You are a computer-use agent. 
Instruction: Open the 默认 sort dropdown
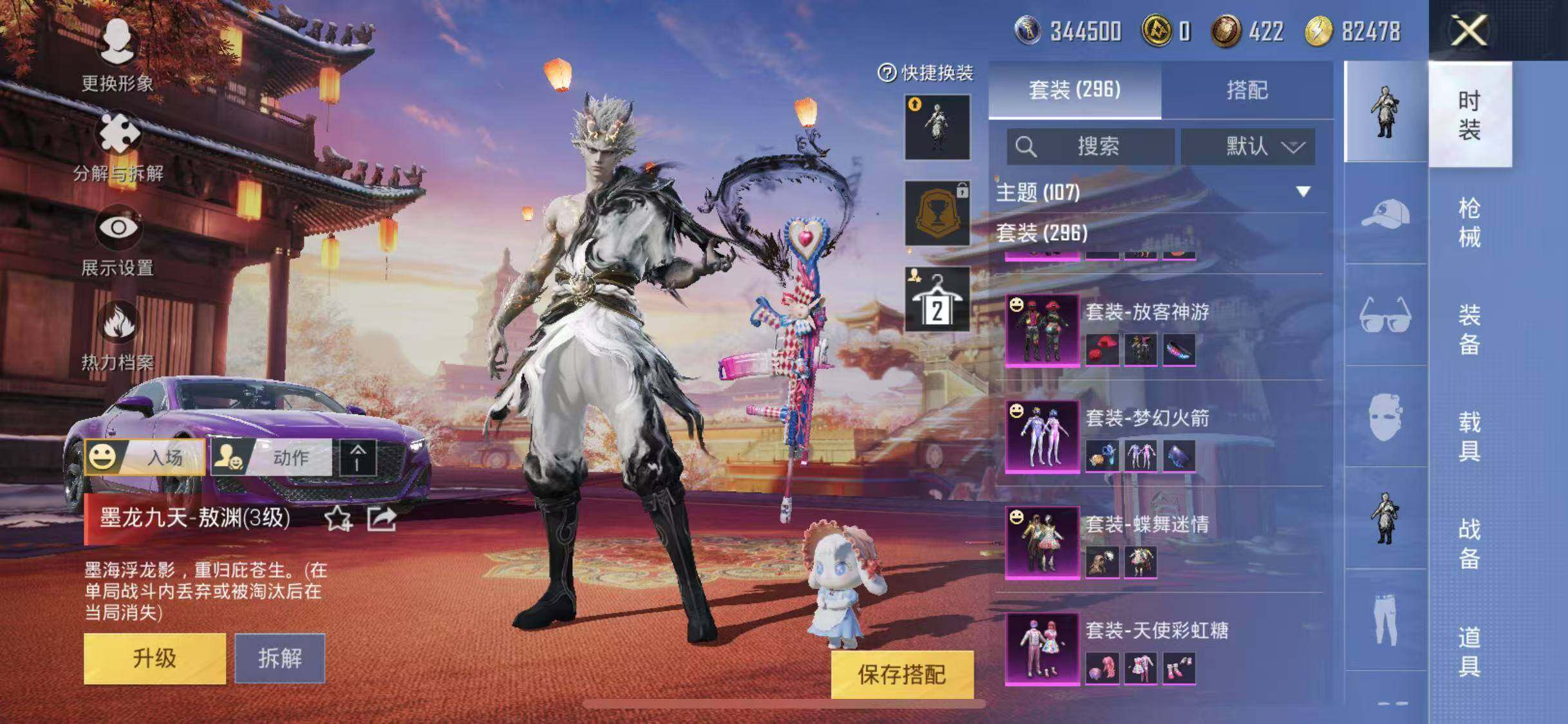pyautogui.click(x=1247, y=147)
